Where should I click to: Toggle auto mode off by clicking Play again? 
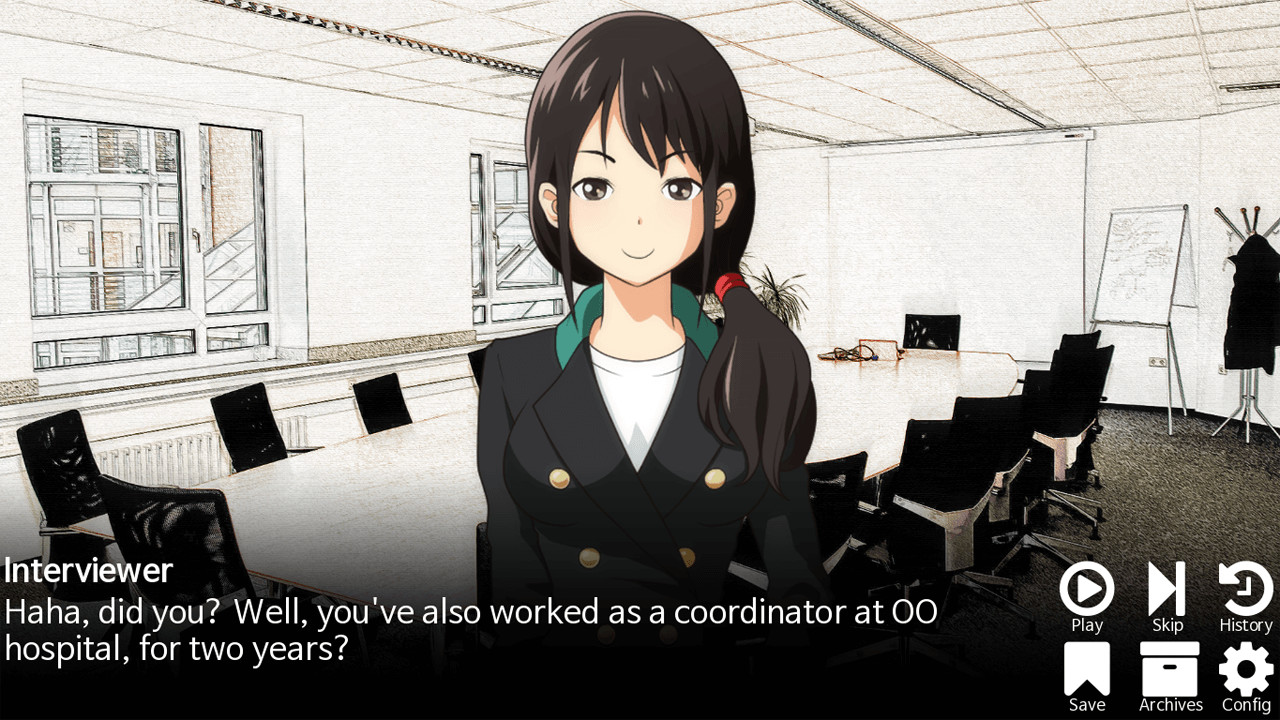tap(1086, 589)
